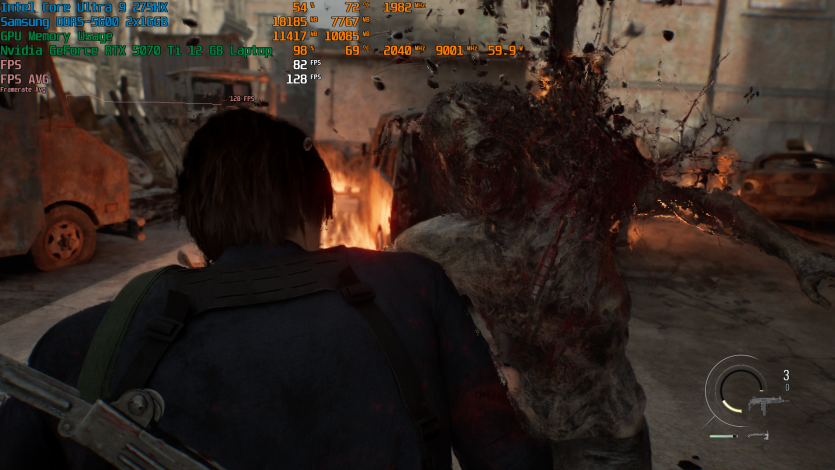Click the hatchet melee weapon icon
This screenshot has width=835, height=470.
[757, 436]
